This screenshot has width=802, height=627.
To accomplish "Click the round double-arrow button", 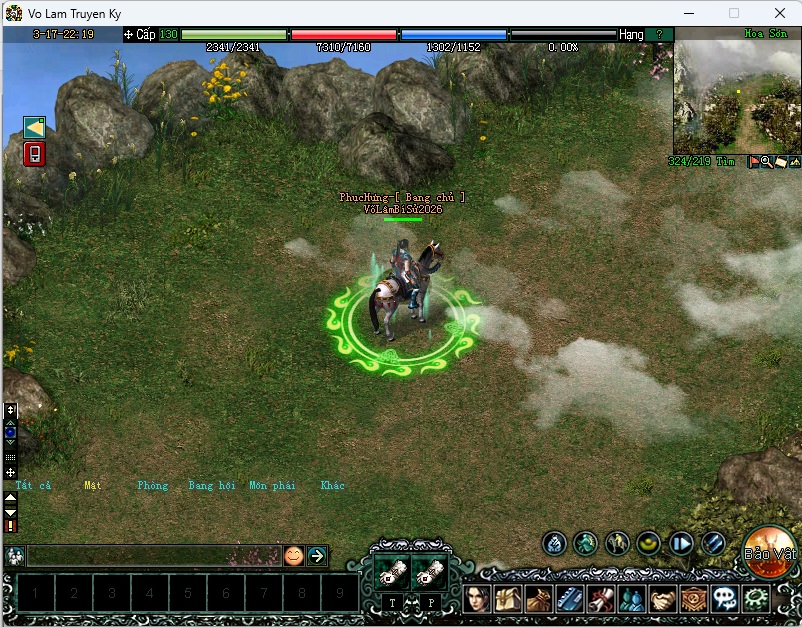I will (681, 543).
